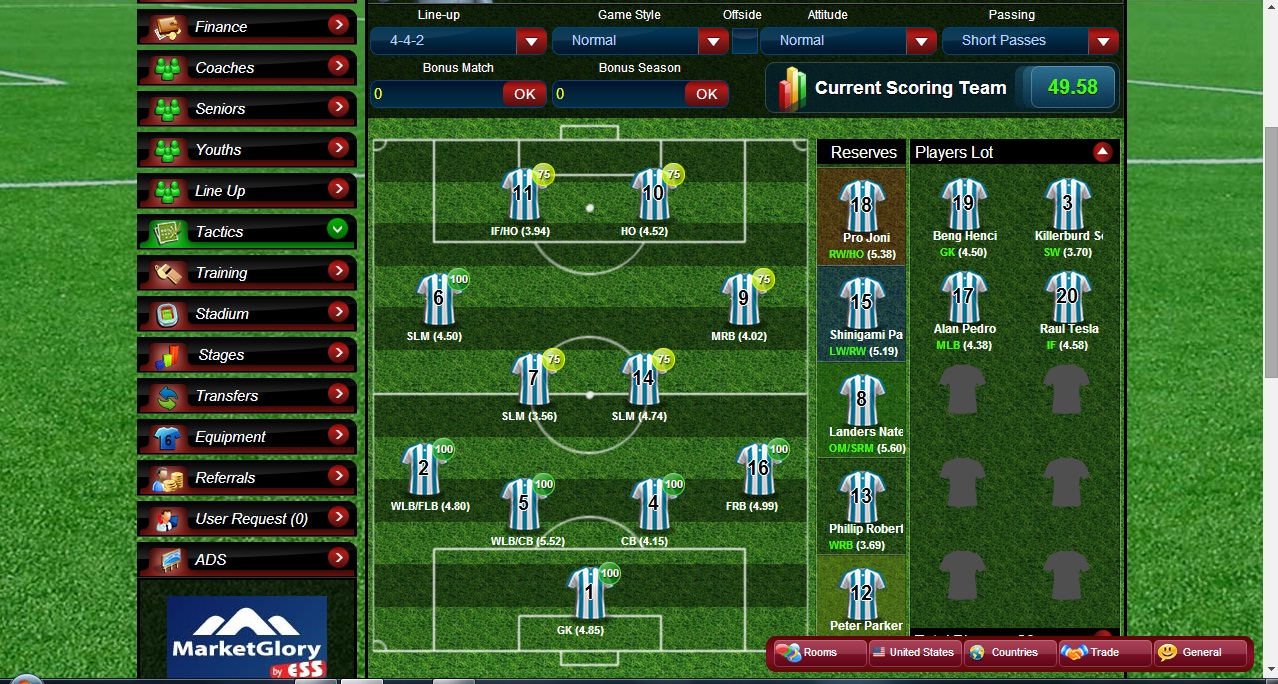Screen dimensions: 1278x684
Task: Open the Youths menu entry
Action: [246, 150]
